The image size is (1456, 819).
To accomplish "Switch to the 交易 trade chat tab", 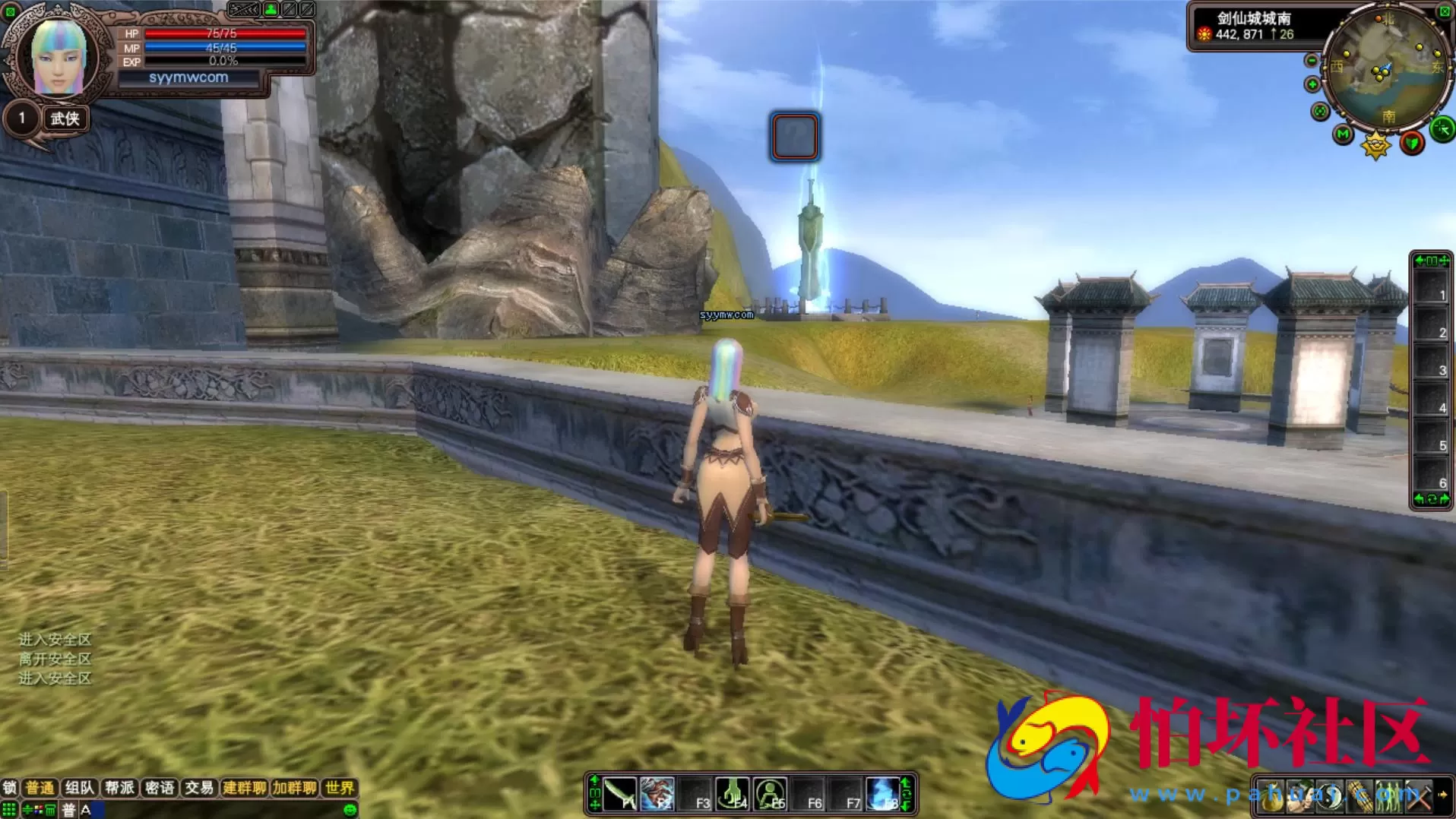I will (199, 788).
